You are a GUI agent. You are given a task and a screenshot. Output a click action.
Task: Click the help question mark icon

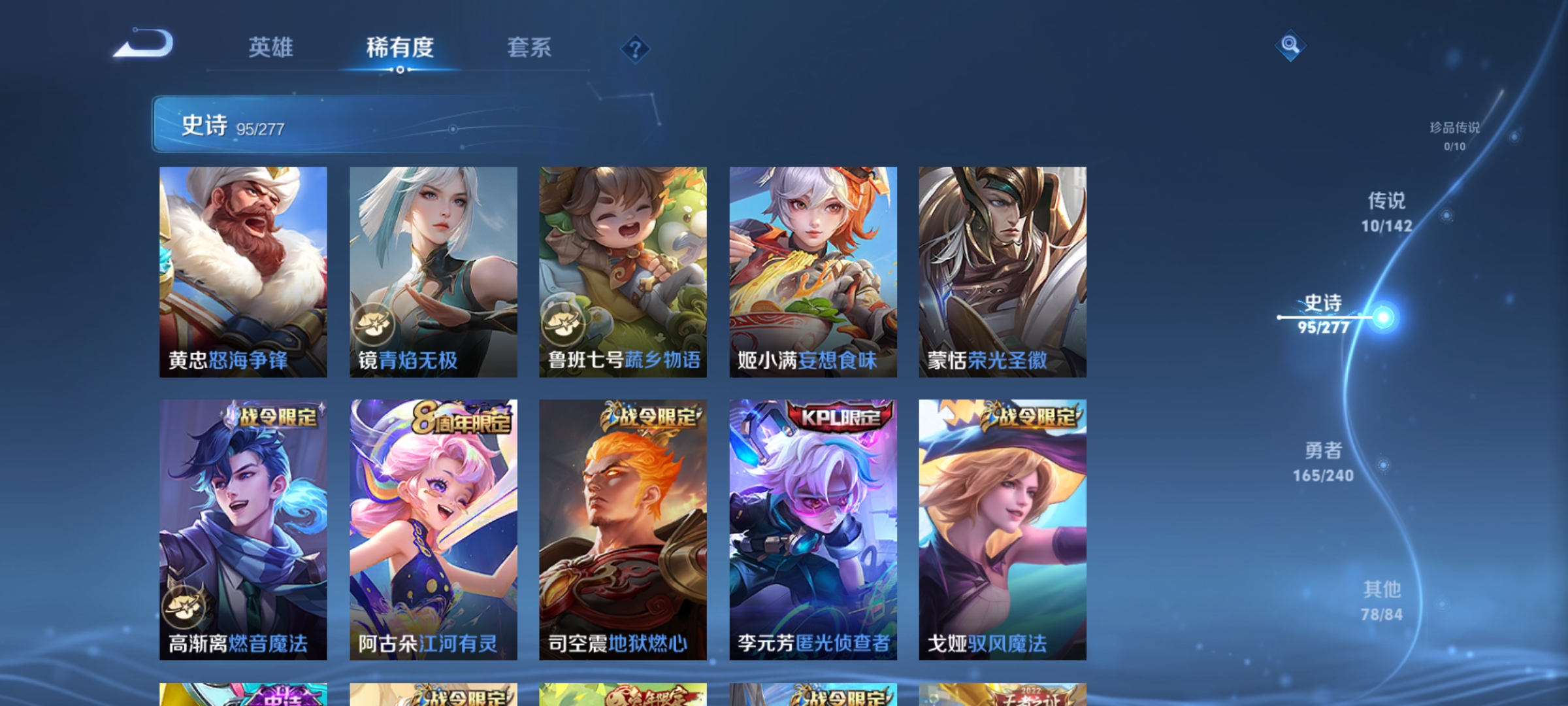pos(636,47)
